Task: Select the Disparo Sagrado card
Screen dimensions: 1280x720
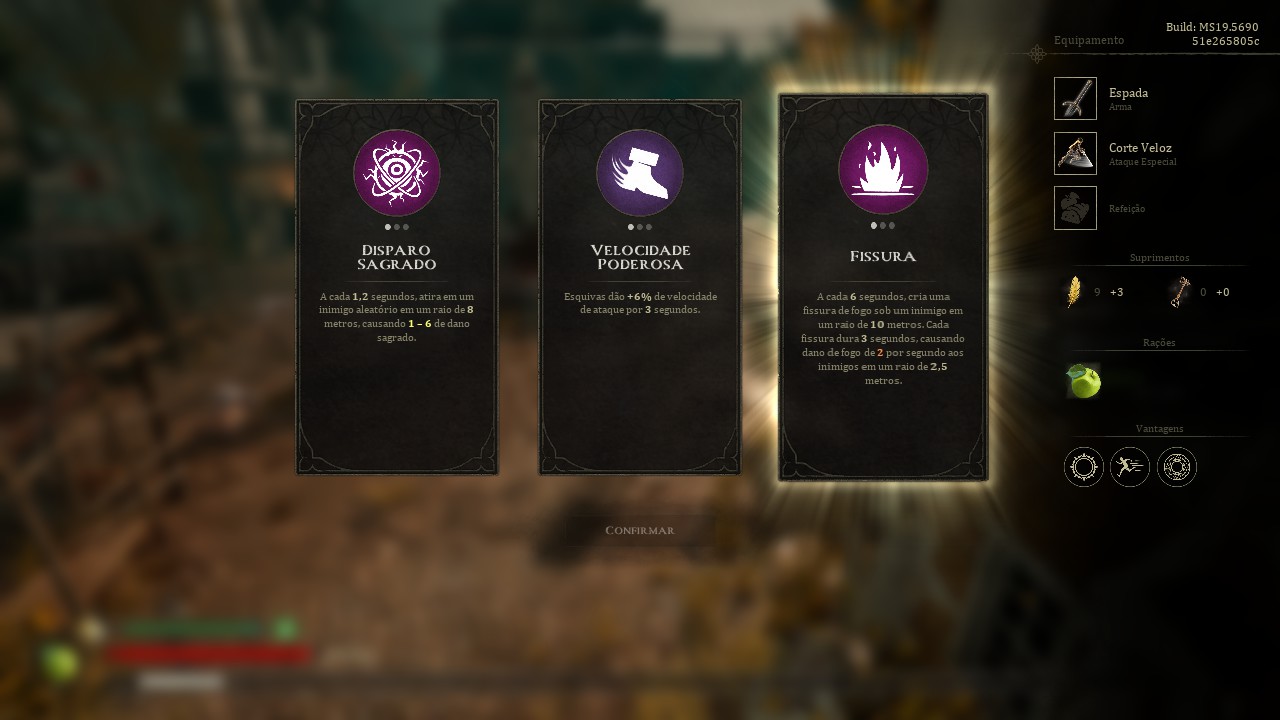Action: (x=397, y=286)
